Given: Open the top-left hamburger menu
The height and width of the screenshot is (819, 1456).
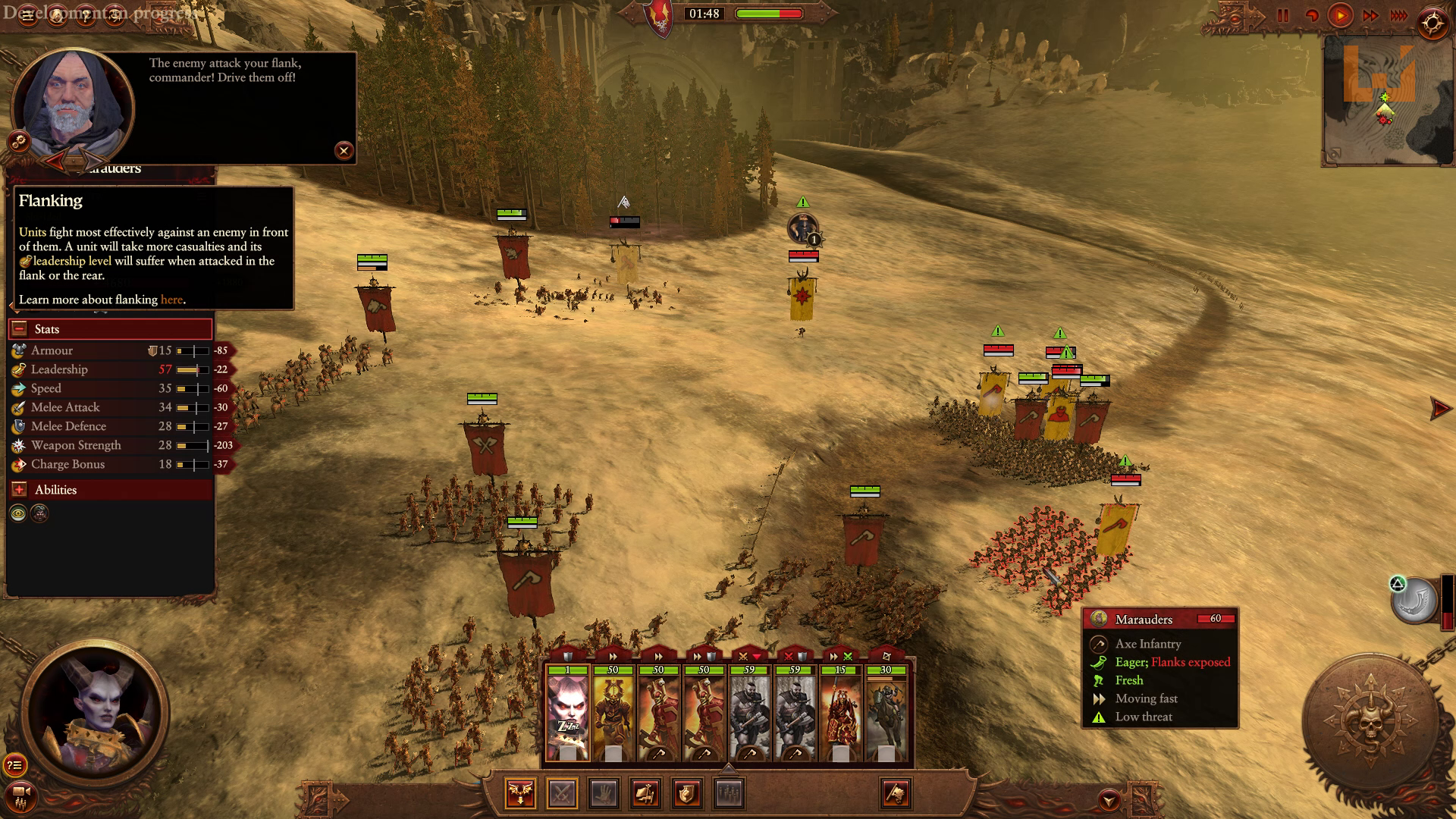Looking at the screenshot, I should [27, 14].
